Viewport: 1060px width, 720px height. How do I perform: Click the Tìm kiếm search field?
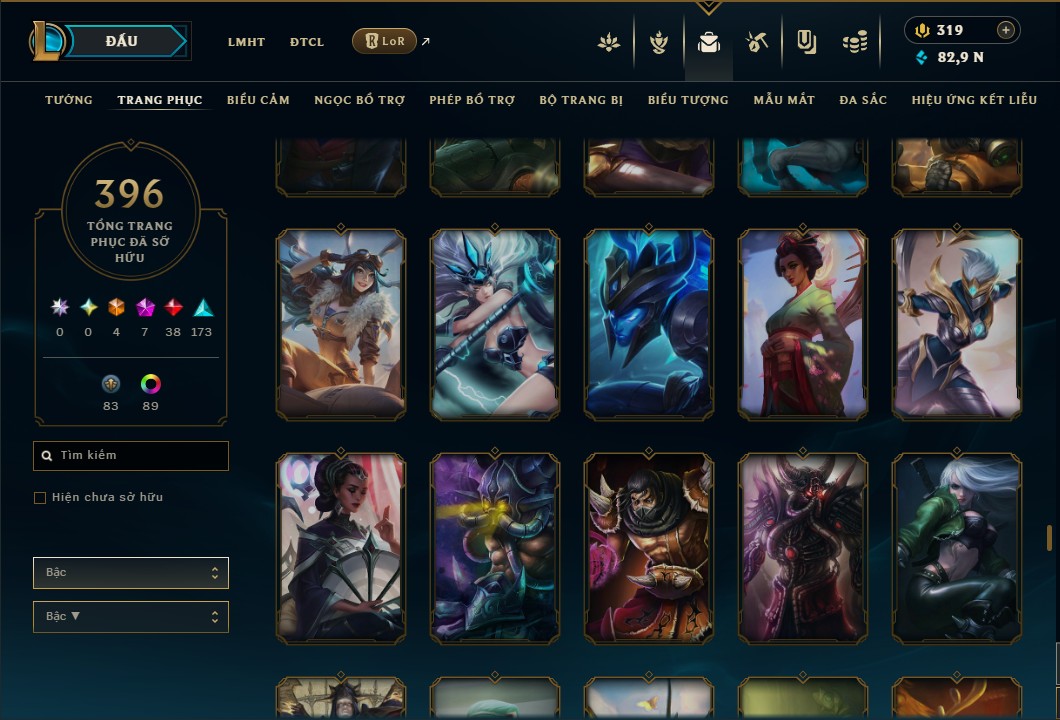131,456
